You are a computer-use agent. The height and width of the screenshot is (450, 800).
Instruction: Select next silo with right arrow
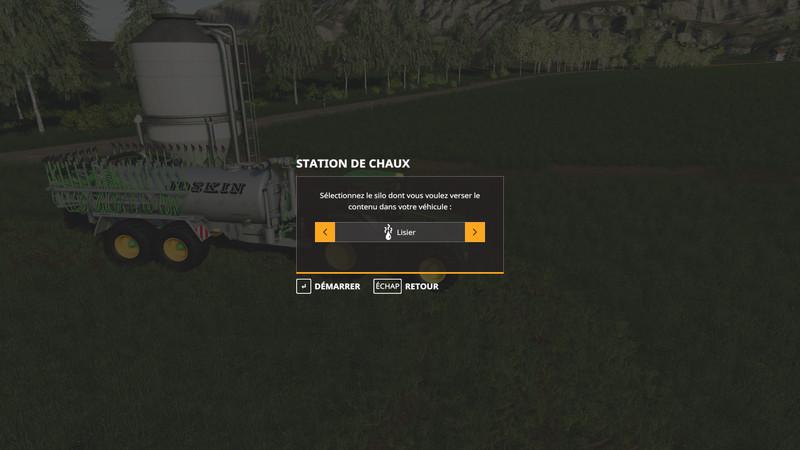click(x=475, y=232)
